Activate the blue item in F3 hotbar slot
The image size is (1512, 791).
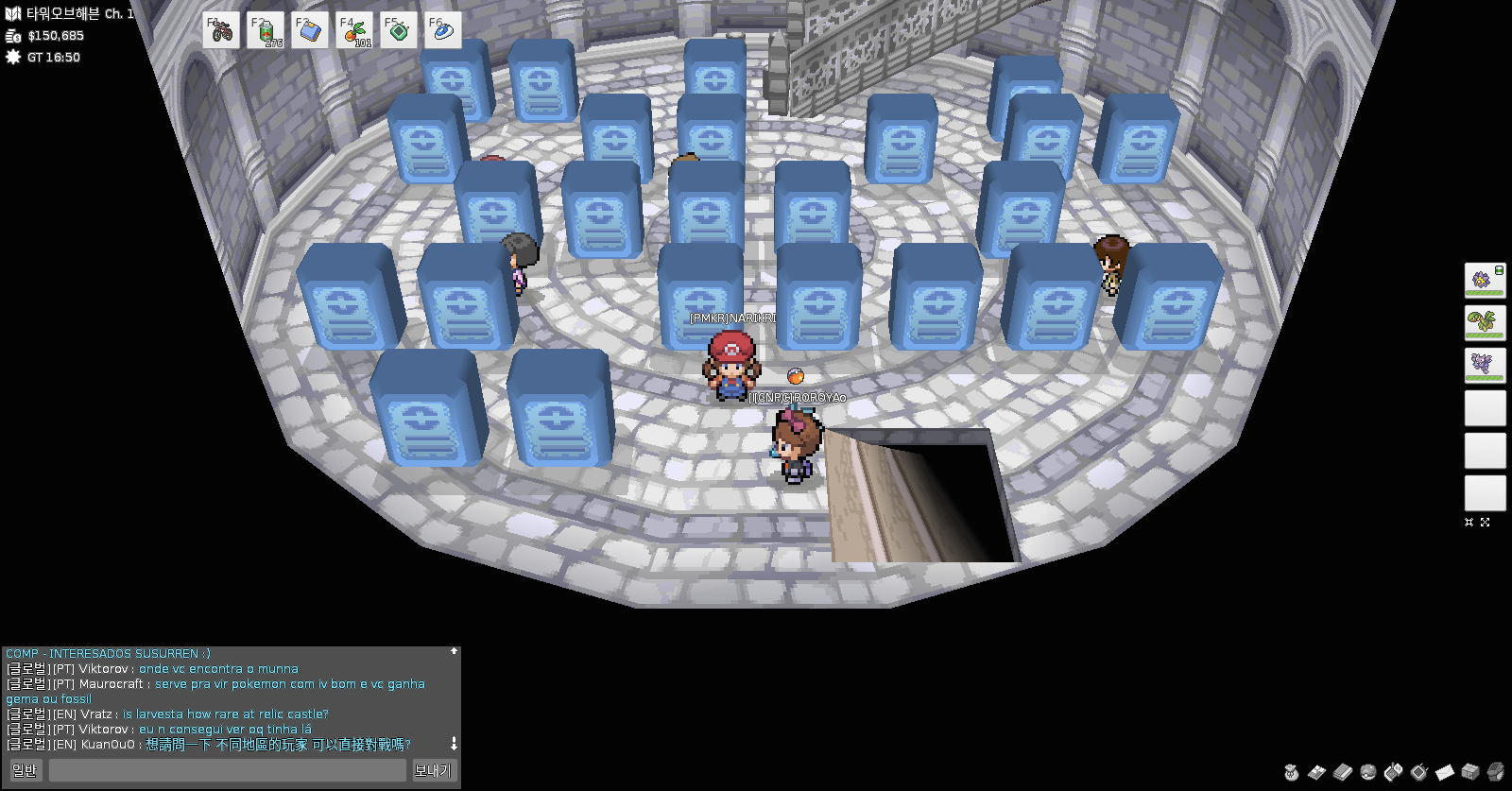[x=310, y=31]
